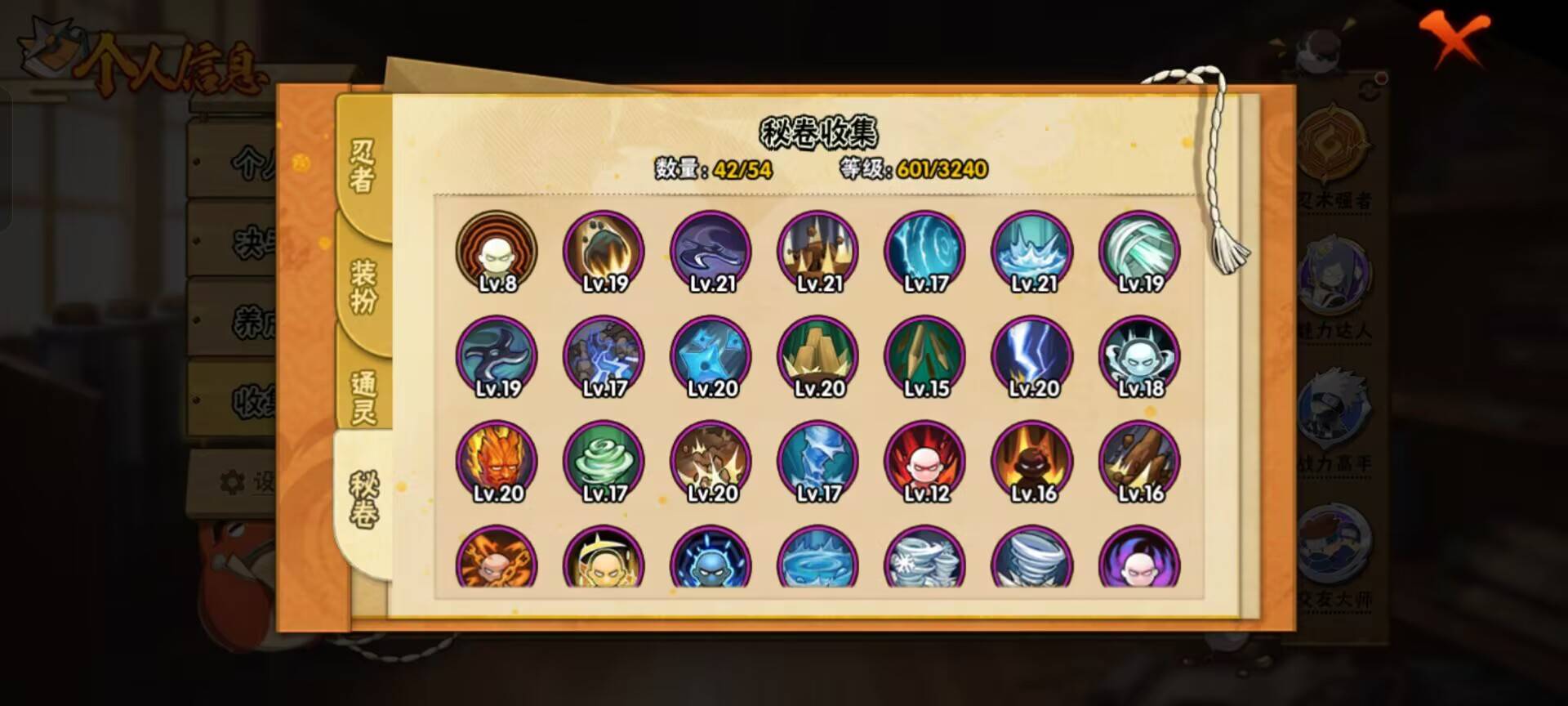The height and width of the screenshot is (706, 1568).
Task: Select the Lv.20 lightning bolt scroll
Action: (1031, 357)
